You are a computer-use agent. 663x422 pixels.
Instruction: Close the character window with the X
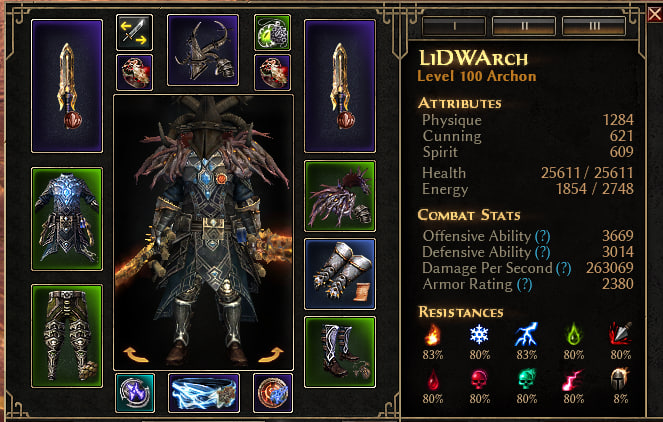tap(653, 15)
